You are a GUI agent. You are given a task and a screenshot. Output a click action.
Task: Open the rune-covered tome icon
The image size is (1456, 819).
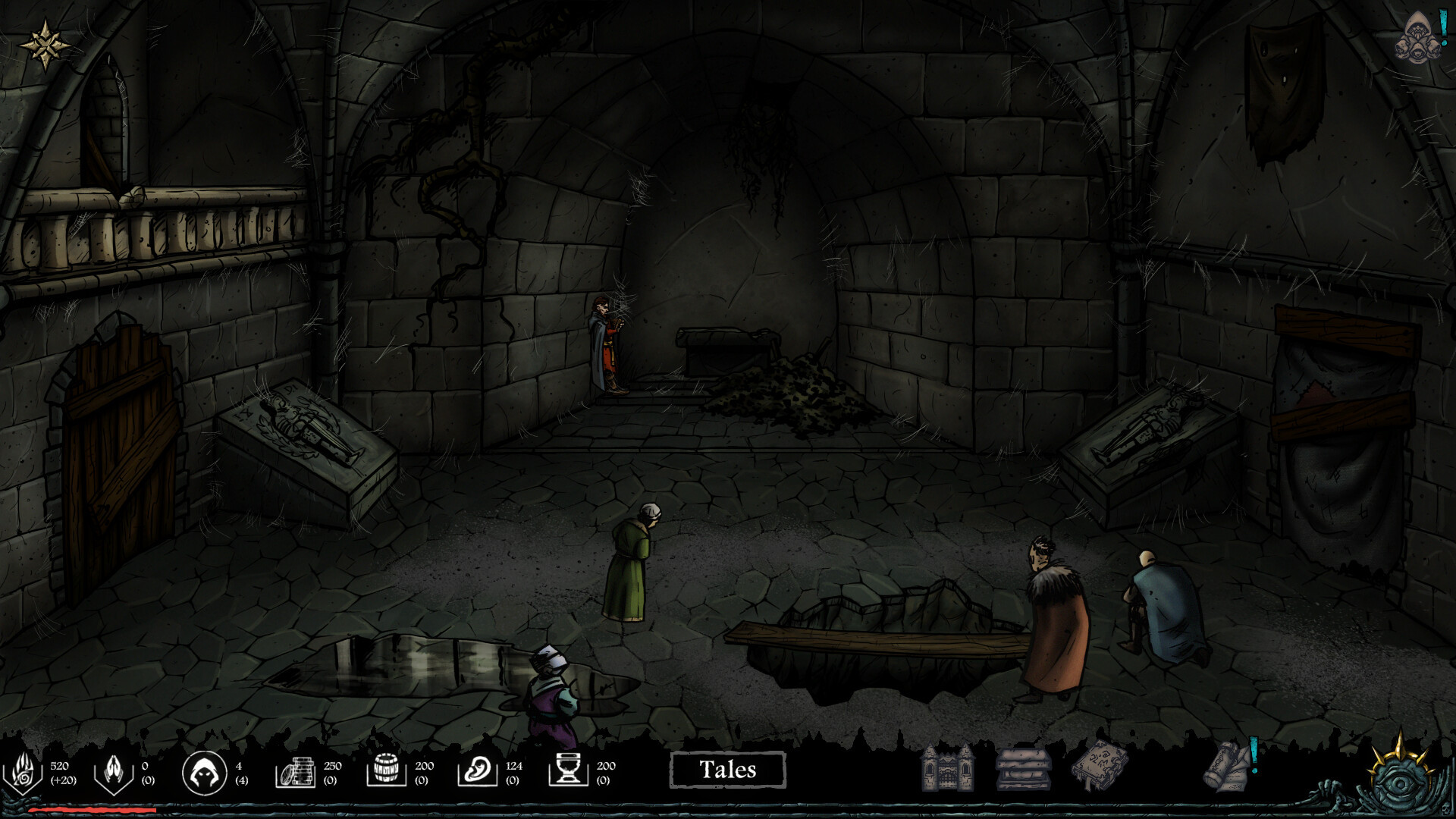pyautogui.click(x=1100, y=766)
